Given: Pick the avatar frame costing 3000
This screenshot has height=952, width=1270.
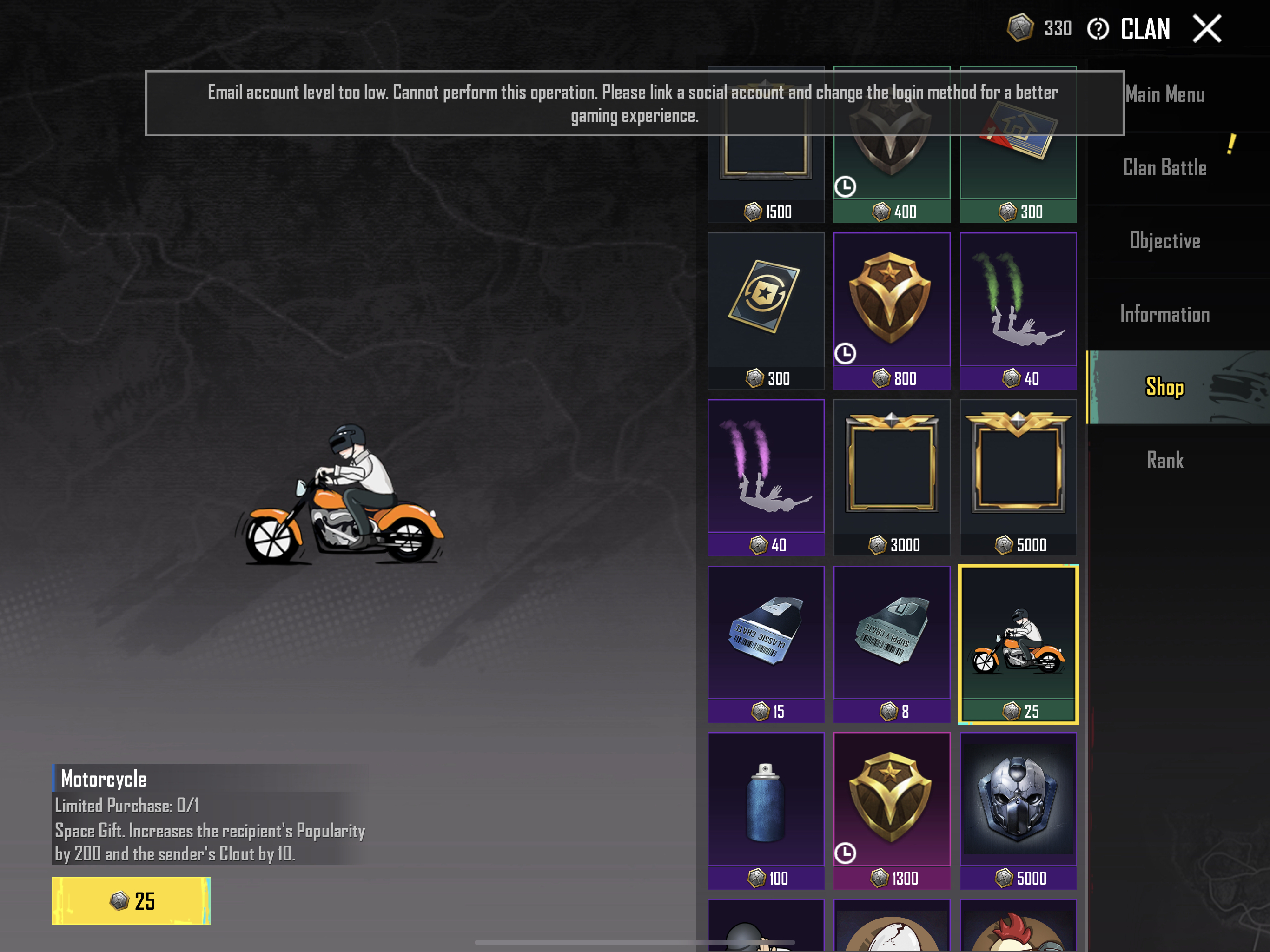Looking at the screenshot, I should [892, 477].
